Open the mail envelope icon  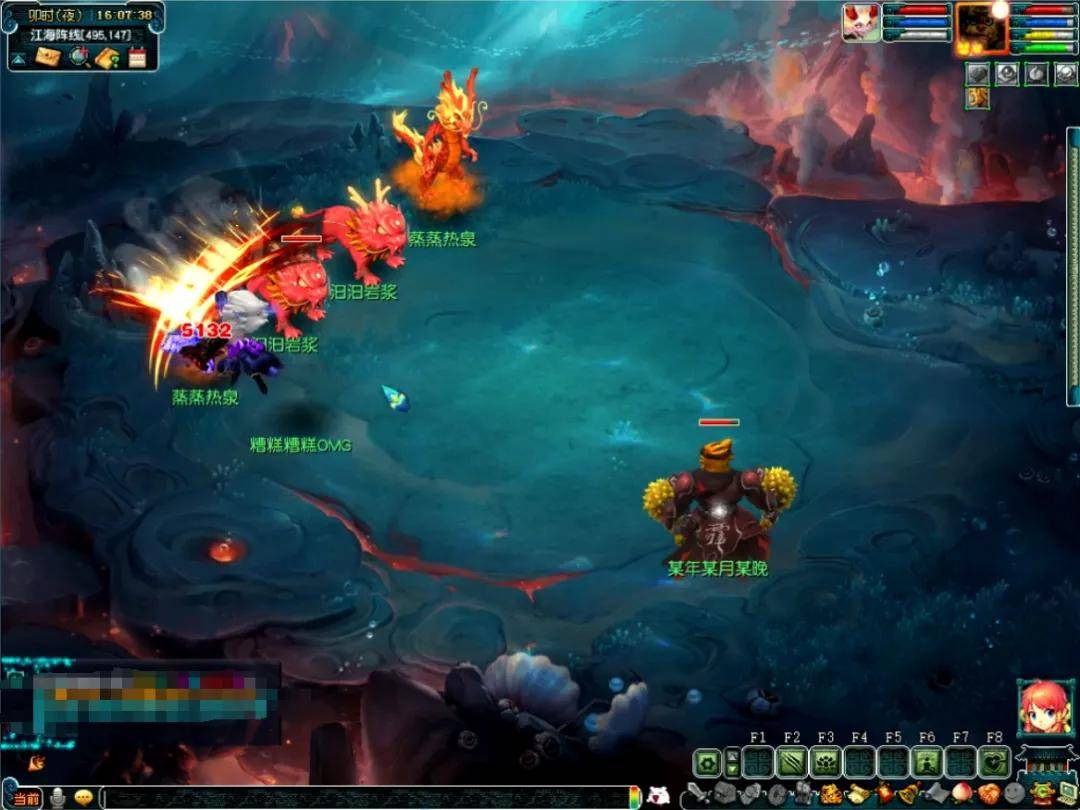(x=49, y=57)
